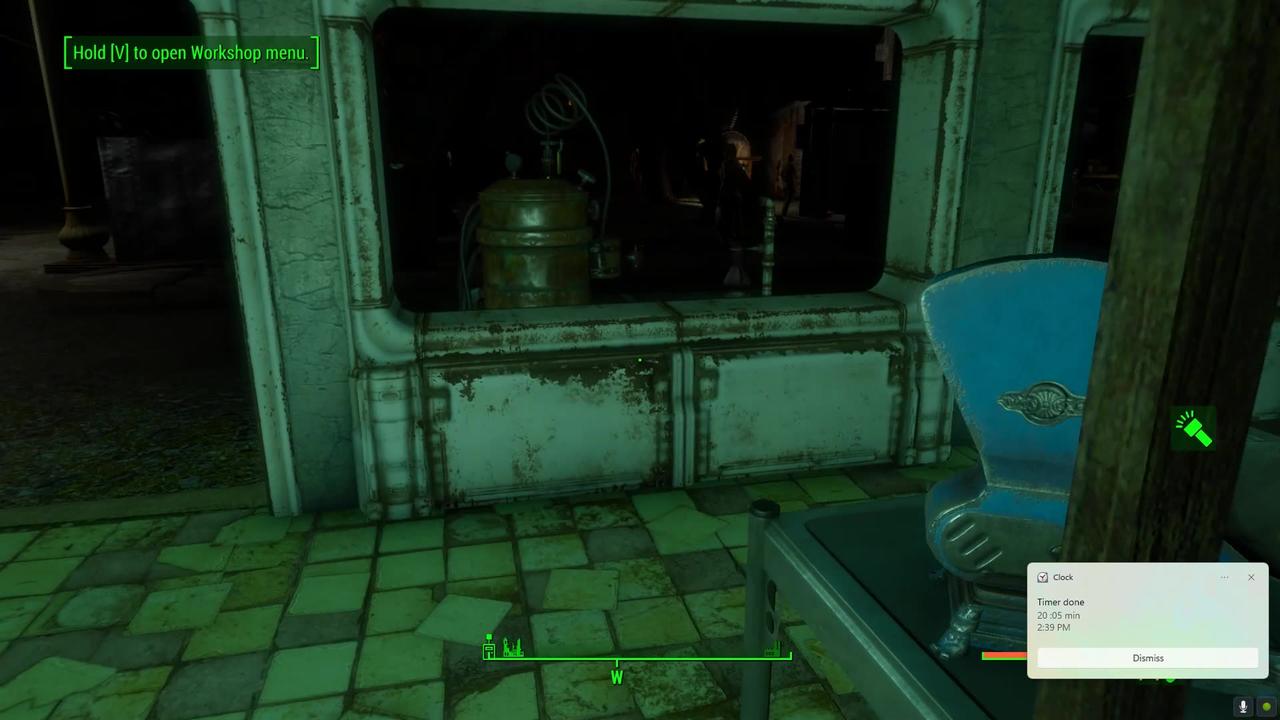
Task: Click the Clock app icon in the notification
Action: (1042, 577)
